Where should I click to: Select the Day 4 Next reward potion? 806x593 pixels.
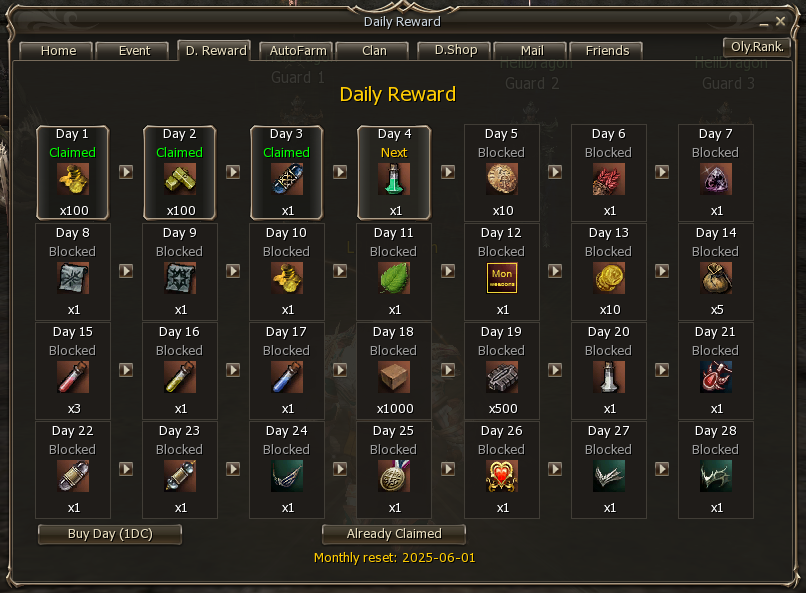tap(394, 180)
